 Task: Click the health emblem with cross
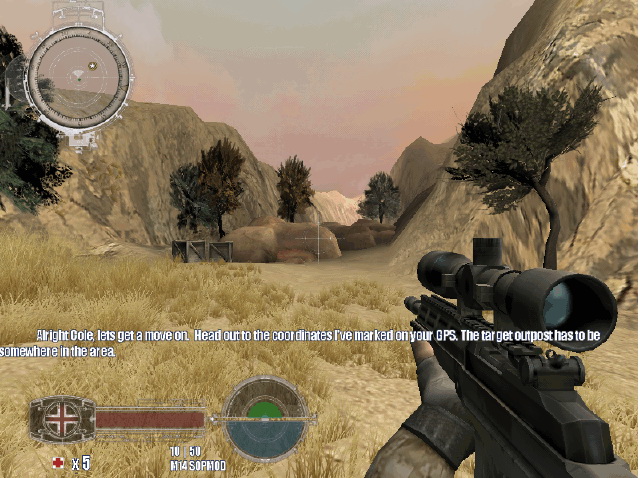pos(62,418)
